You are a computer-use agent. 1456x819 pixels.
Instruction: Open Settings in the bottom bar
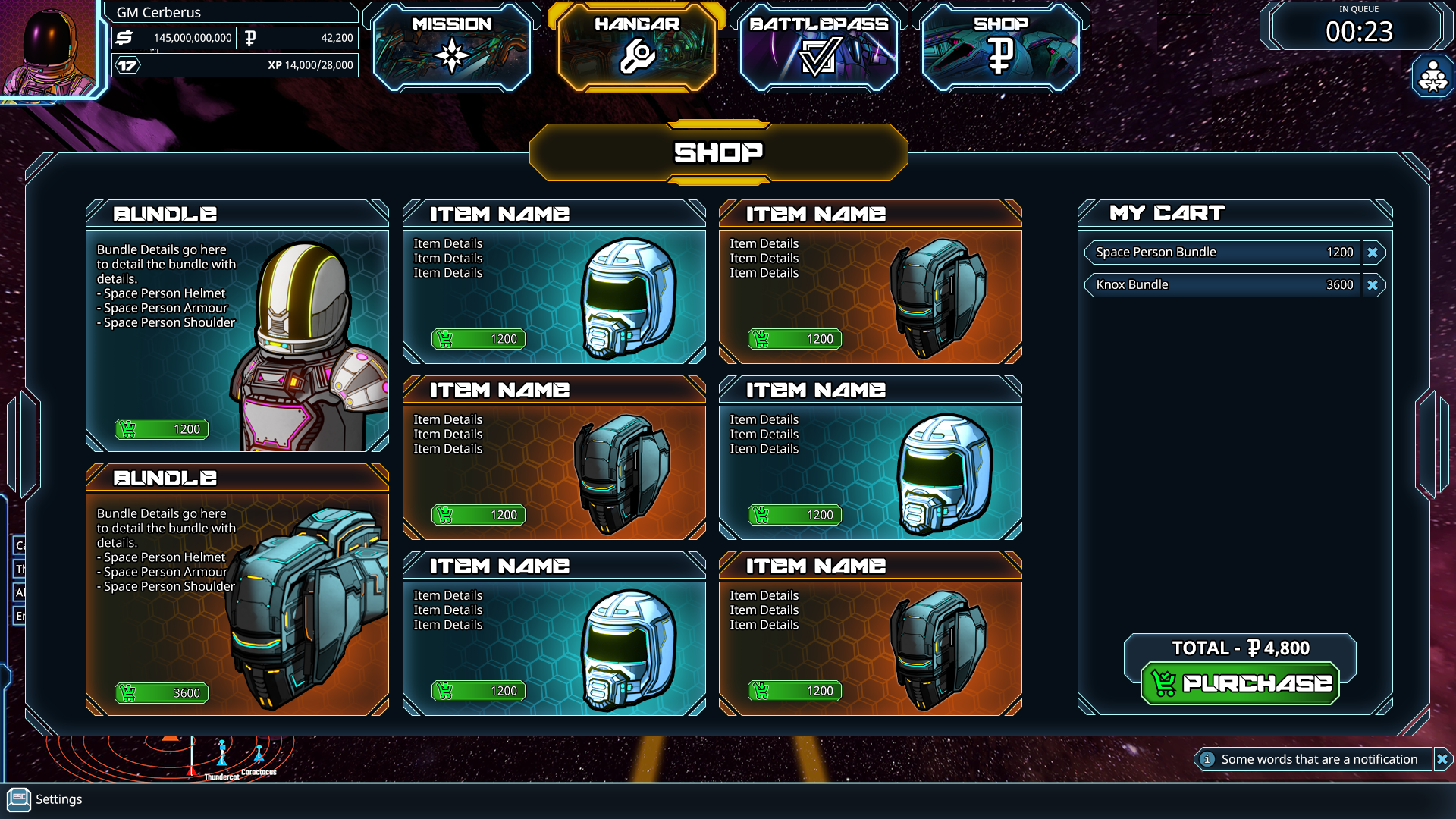click(45, 799)
